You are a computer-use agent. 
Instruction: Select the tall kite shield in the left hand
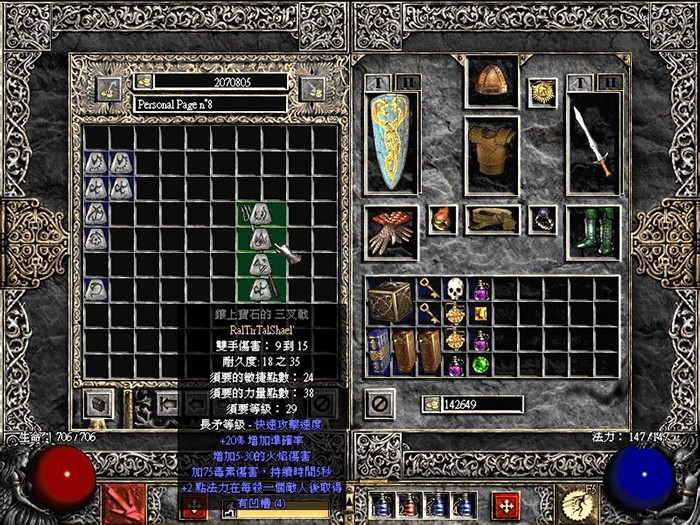tap(391, 142)
